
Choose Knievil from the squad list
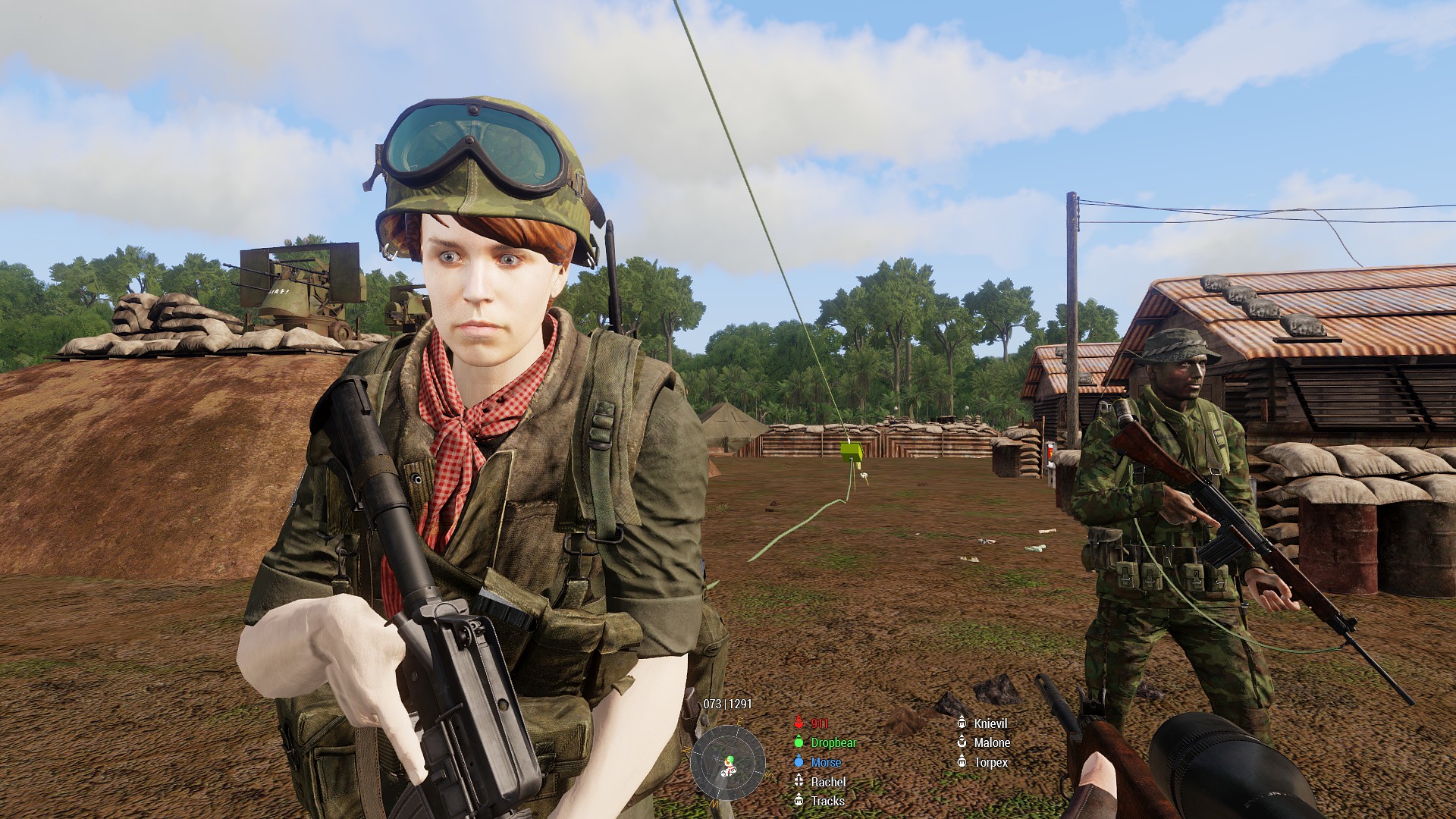(990, 723)
